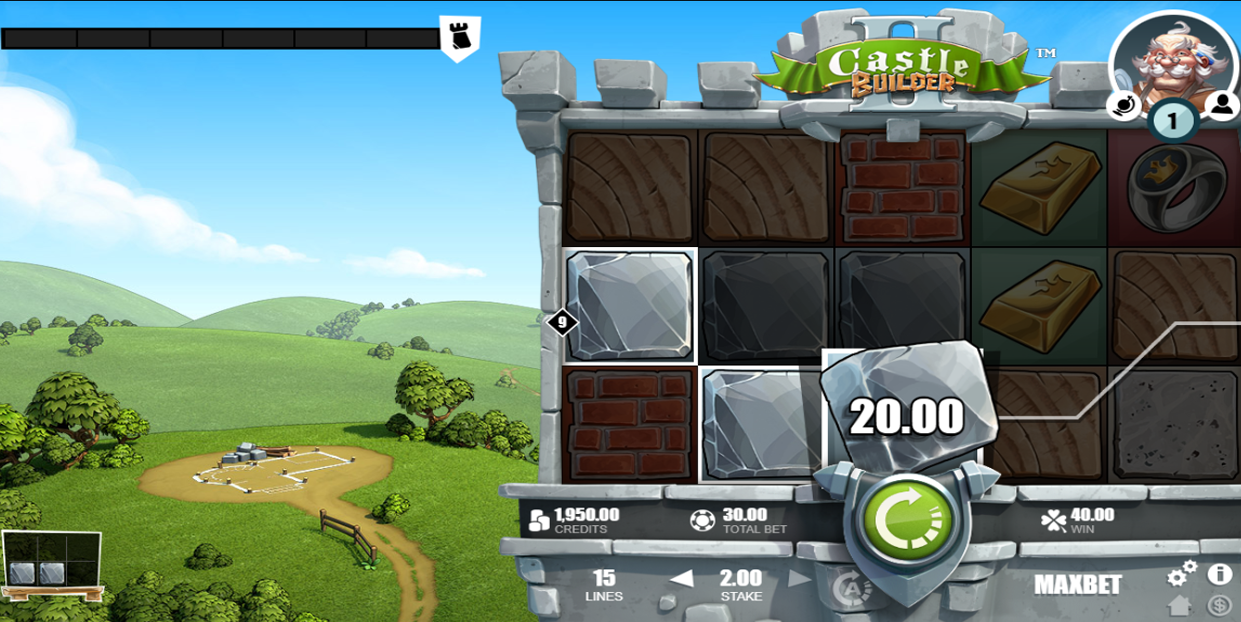The image size is (1241, 622).
Task: Select the castle tower progress badge
Action: (460, 36)
